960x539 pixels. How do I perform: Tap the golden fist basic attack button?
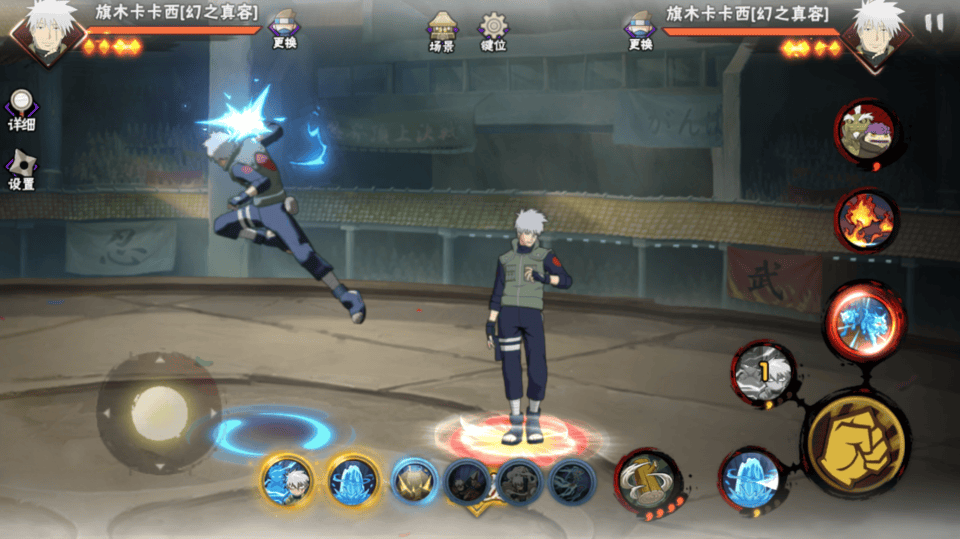856,440
